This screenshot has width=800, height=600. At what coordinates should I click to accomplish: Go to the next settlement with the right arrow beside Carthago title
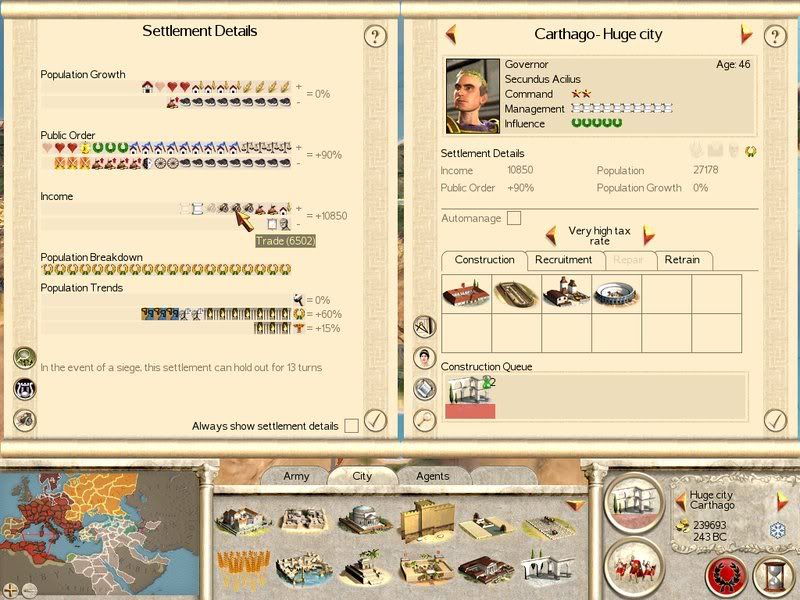pyautogui.click(x=746, y=34)
